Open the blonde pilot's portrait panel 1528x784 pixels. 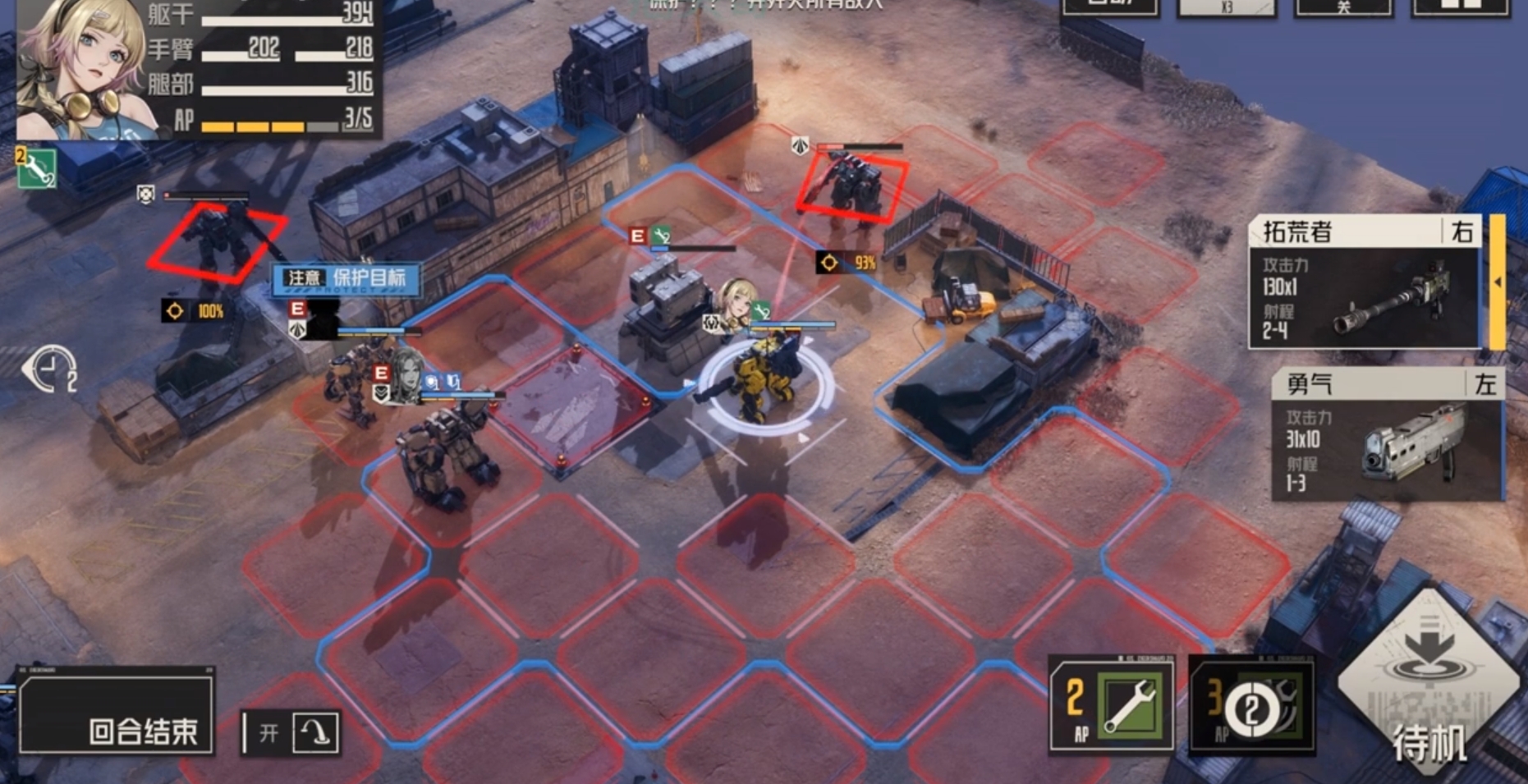[x=80, y=70]
